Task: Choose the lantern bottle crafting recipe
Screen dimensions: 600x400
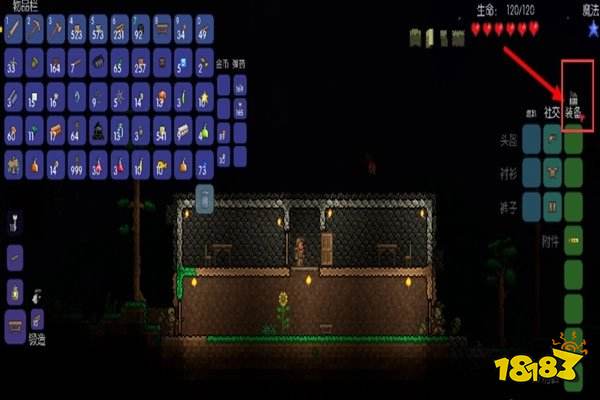Action: 14,290
